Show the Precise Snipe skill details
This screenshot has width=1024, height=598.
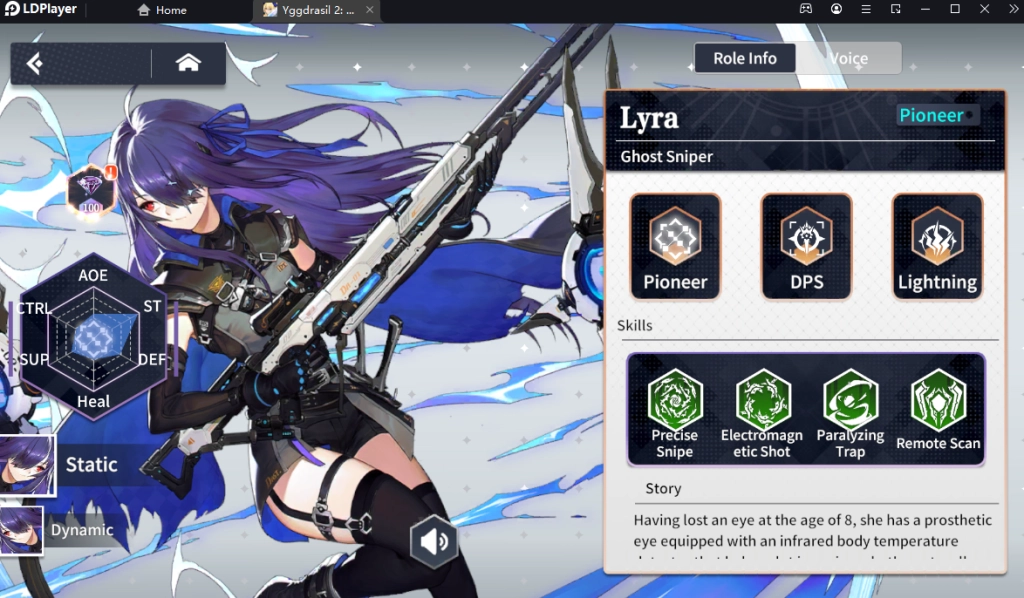[674, 410]
